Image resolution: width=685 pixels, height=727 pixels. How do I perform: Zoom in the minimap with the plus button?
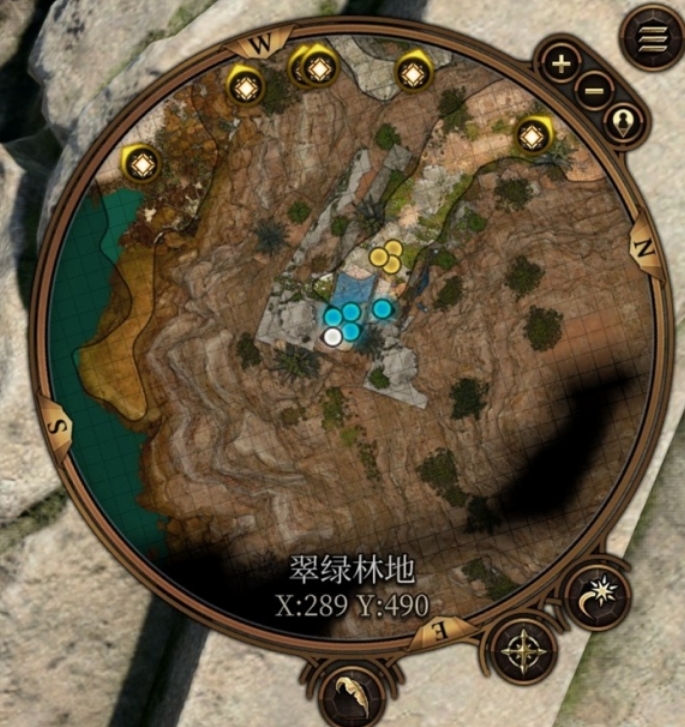(562, 65)
